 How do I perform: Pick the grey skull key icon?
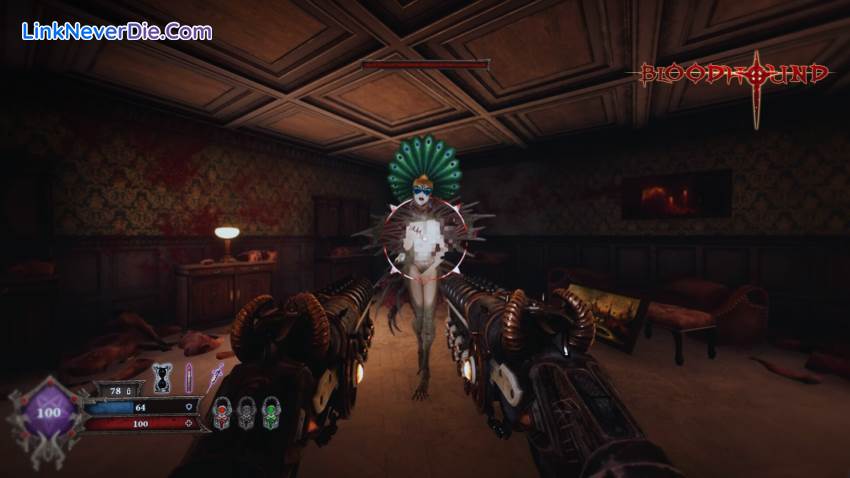tap(246, 413)
